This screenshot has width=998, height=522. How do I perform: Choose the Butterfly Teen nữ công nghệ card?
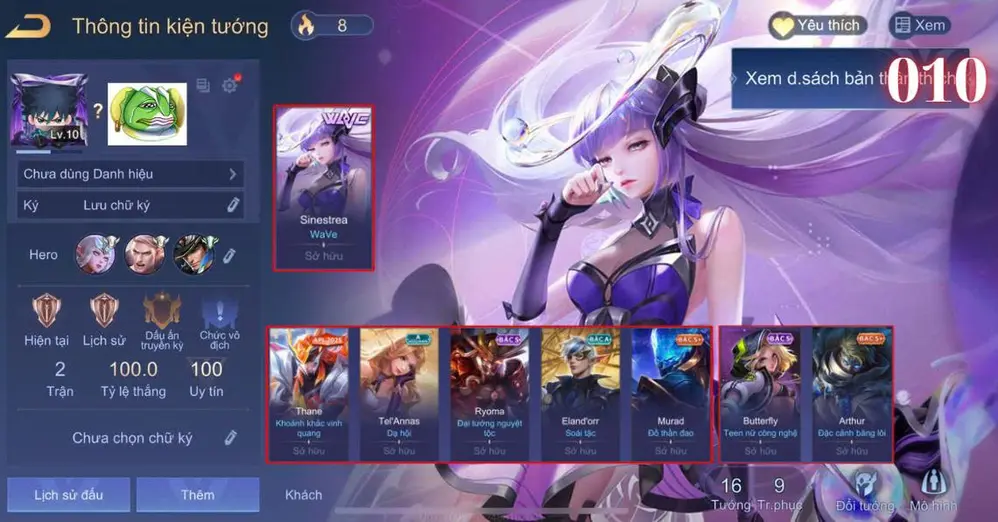(x=760, y=394)
